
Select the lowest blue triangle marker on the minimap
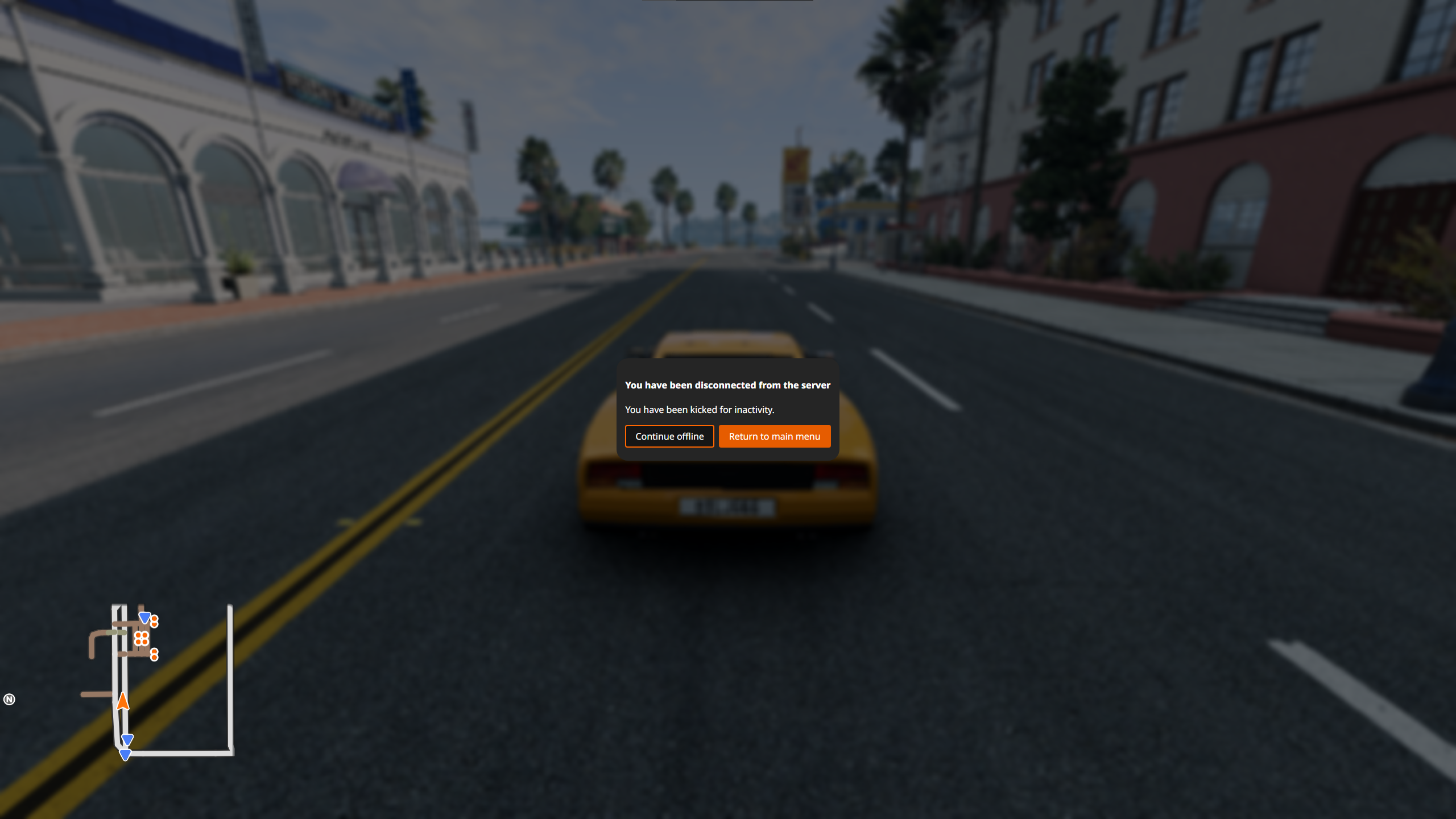[x=126, y=754]
